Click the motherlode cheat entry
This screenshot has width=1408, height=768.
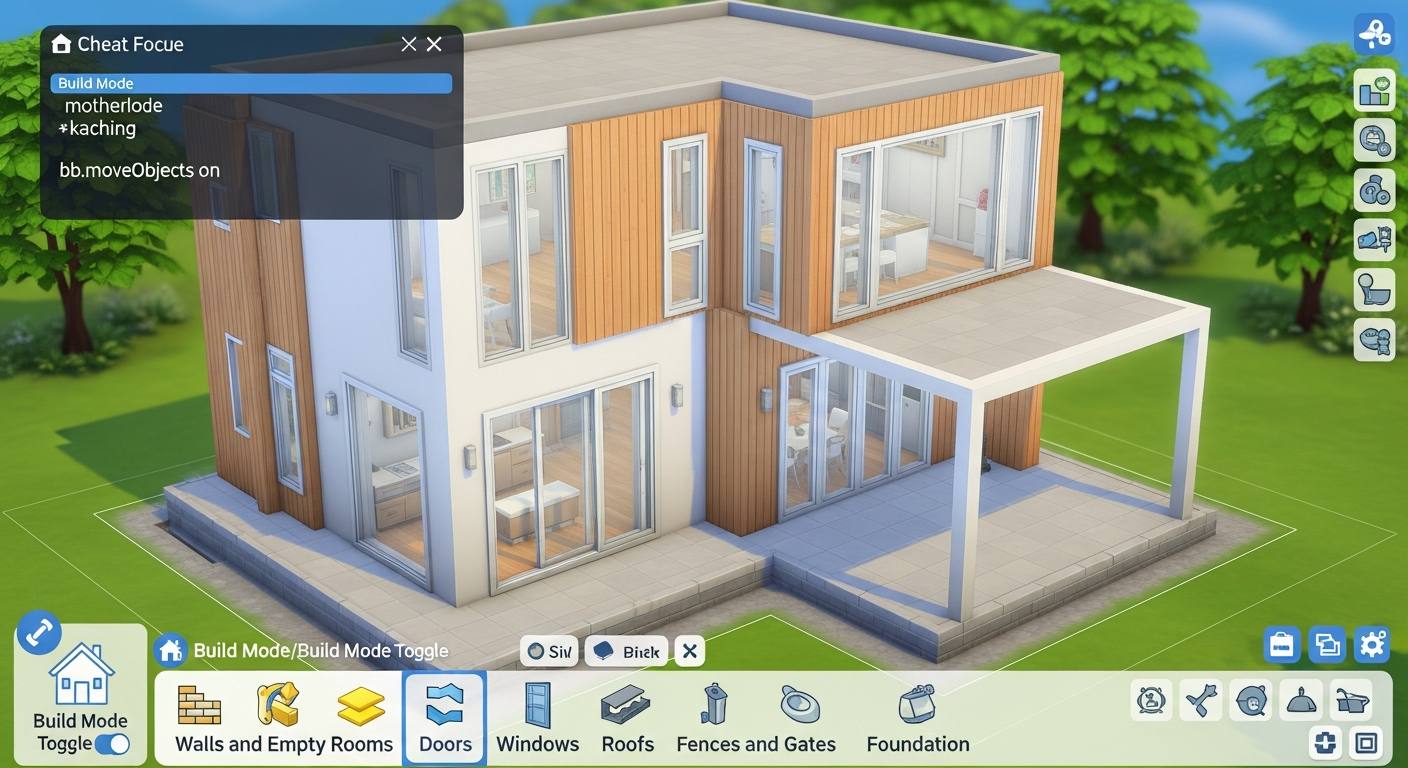114,105
